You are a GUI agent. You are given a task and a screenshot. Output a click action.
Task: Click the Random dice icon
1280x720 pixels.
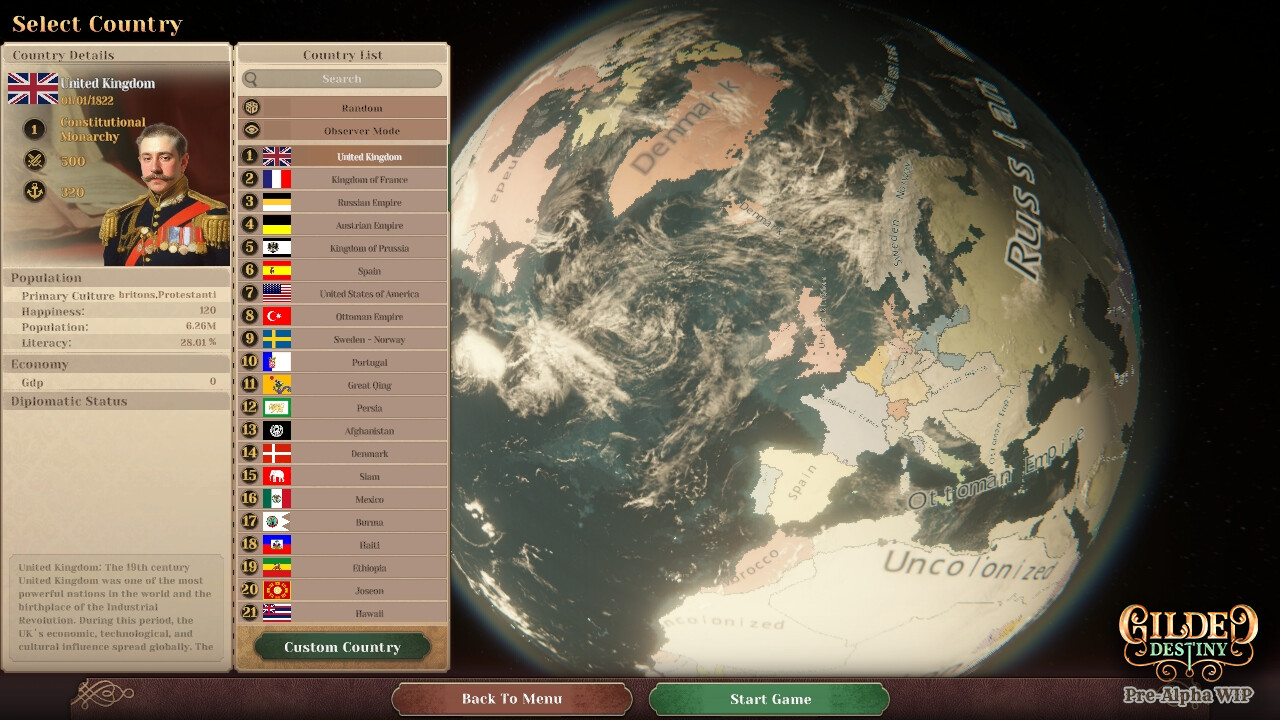253,106
